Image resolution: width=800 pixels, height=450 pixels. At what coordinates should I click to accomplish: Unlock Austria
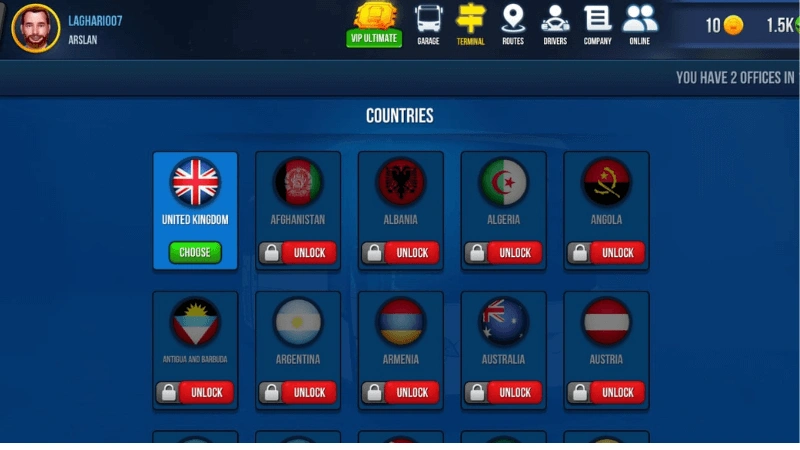pyautogui.click(x=617, y=392)
